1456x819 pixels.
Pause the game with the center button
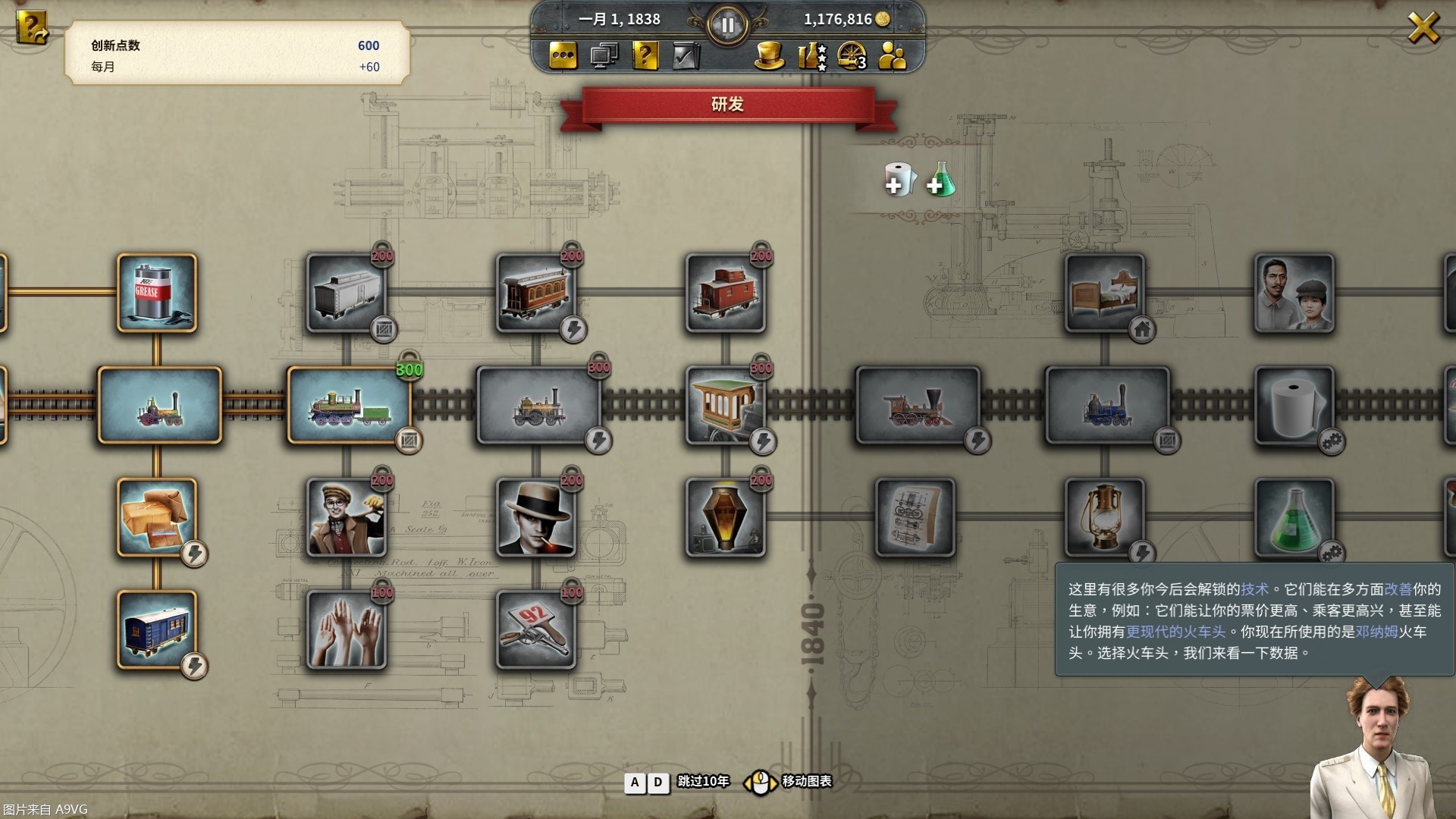[x=727, y=26]
